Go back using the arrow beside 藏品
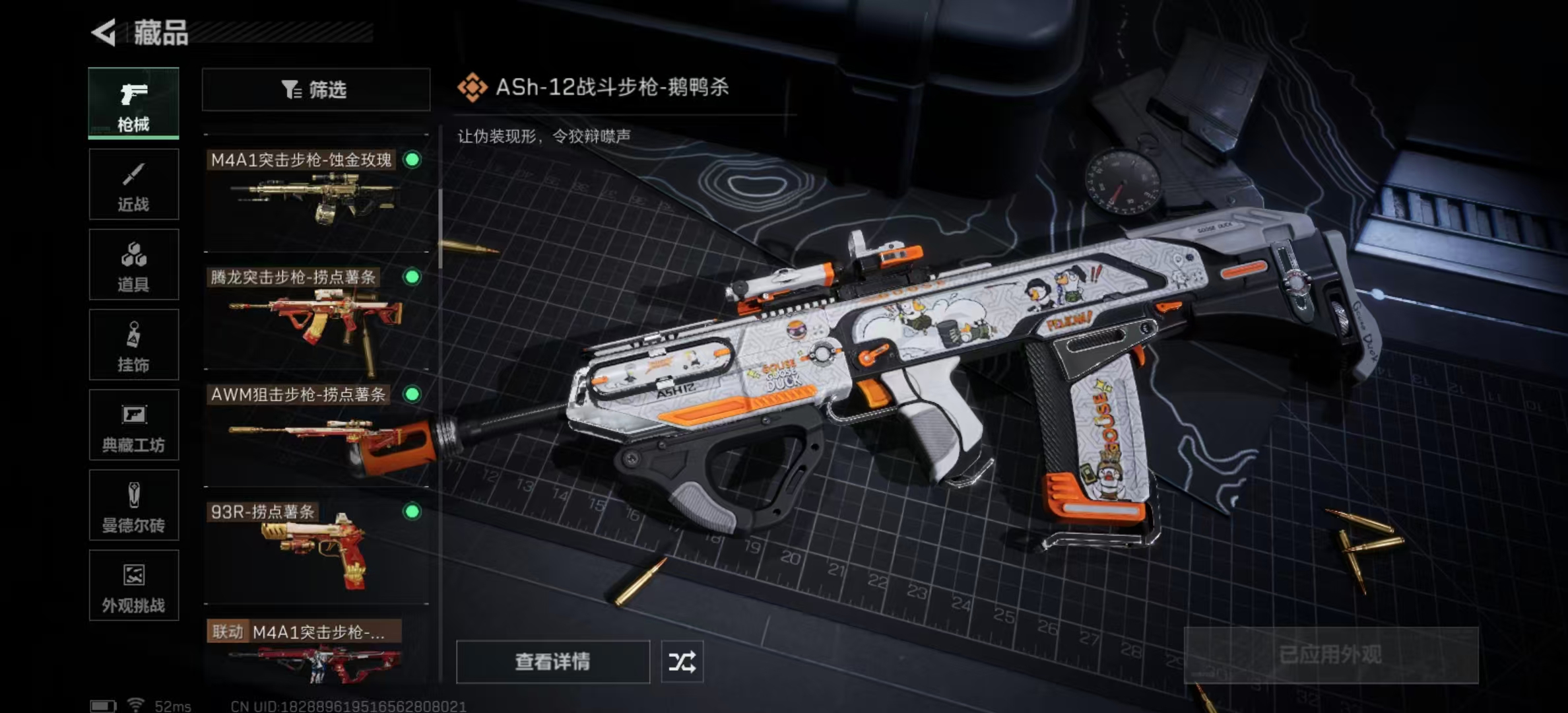The height and width of the screenshot is (713, 1568). [104, 32]
